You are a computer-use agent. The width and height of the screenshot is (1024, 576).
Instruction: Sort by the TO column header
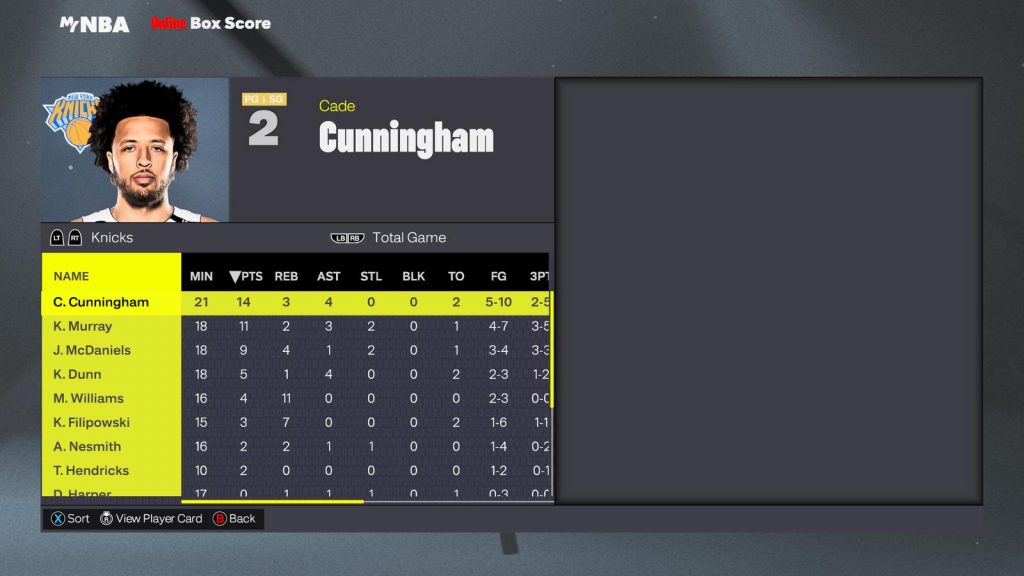tap(456, 276)
